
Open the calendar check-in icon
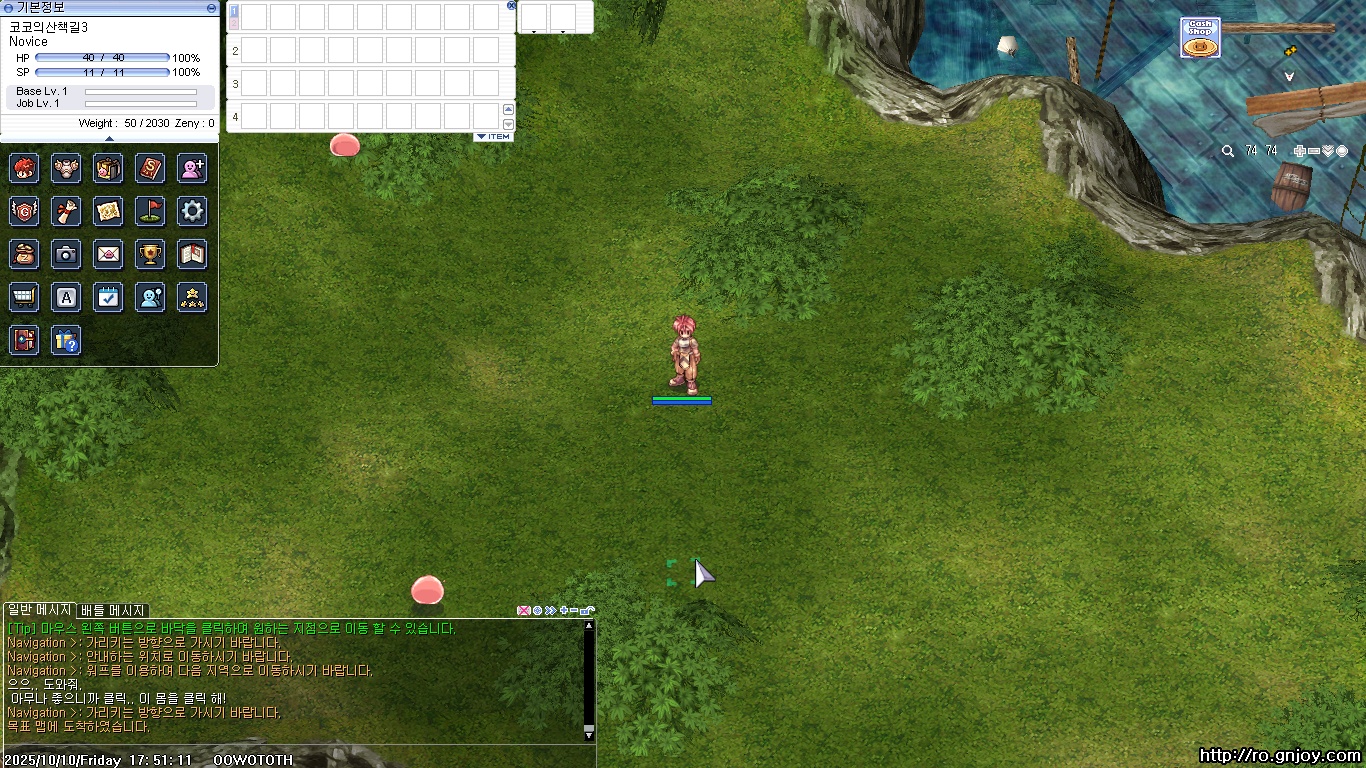click(x=108, y=297)
